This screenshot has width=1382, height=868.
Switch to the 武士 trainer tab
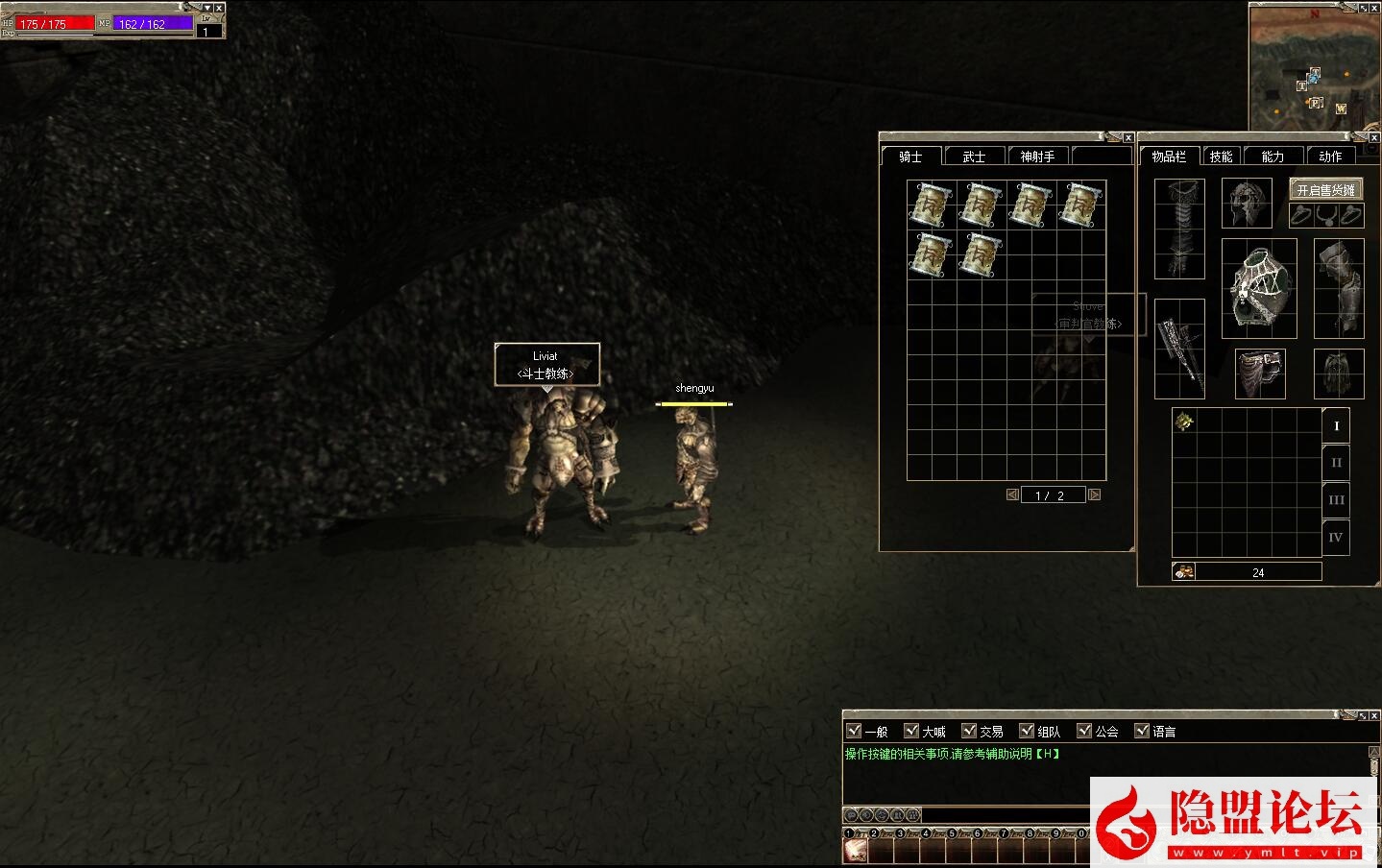pyautogui.click(x=974, y=157)
